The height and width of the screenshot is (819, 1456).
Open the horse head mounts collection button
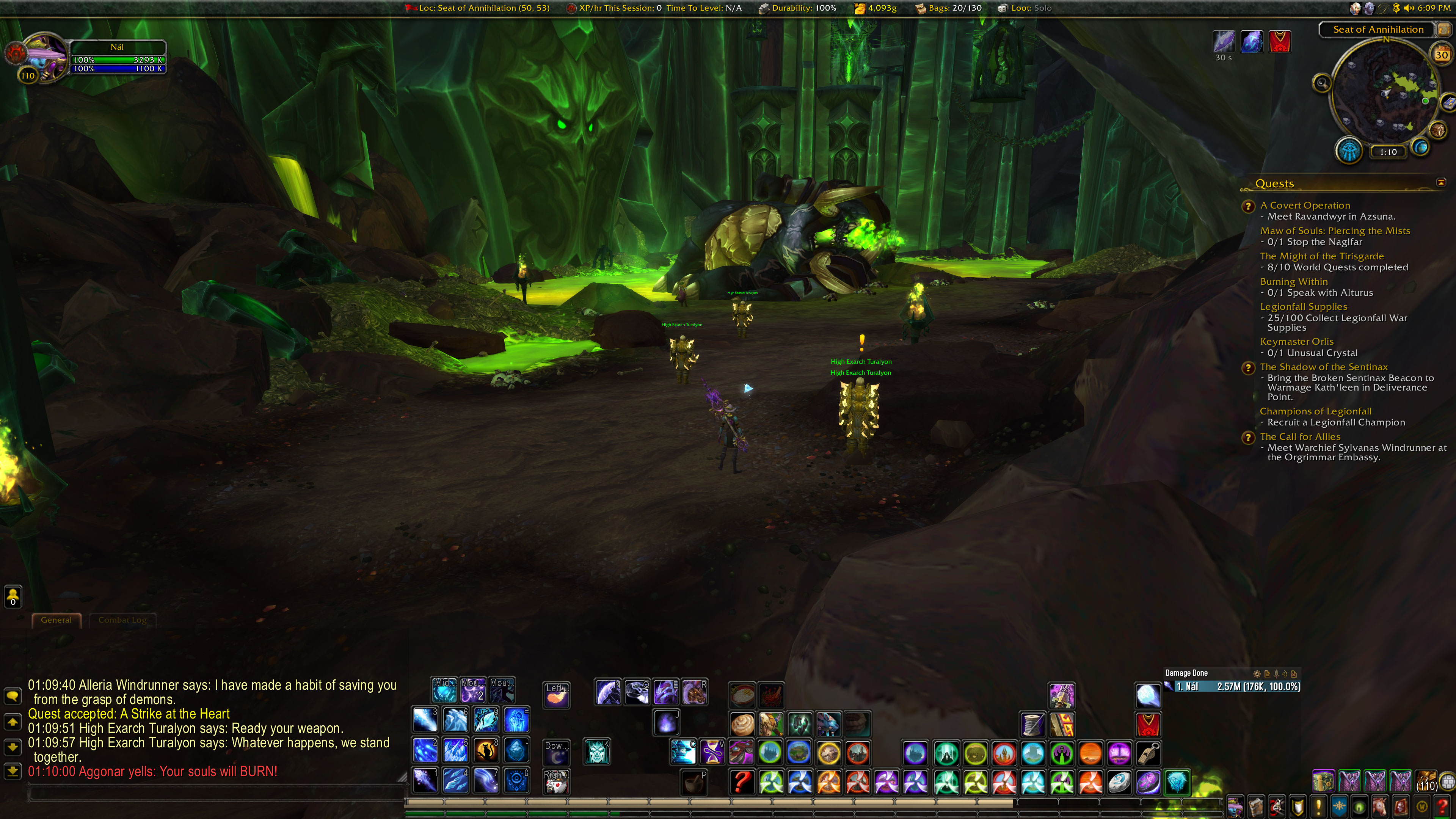[x=1379, y=806]
